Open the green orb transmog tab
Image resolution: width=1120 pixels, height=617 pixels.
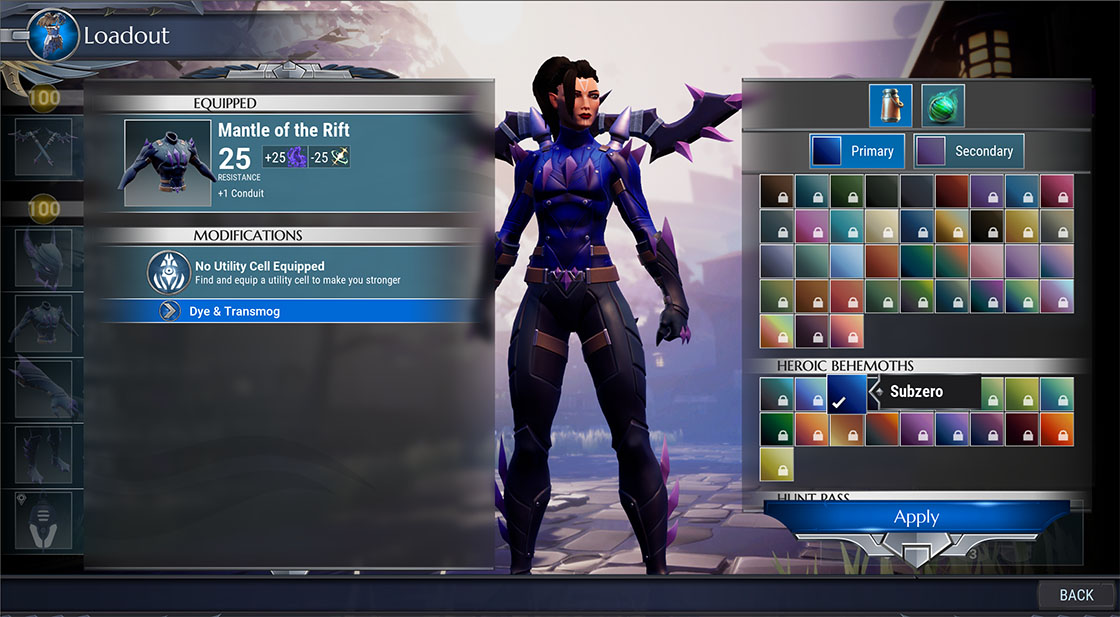coord(942,106)
